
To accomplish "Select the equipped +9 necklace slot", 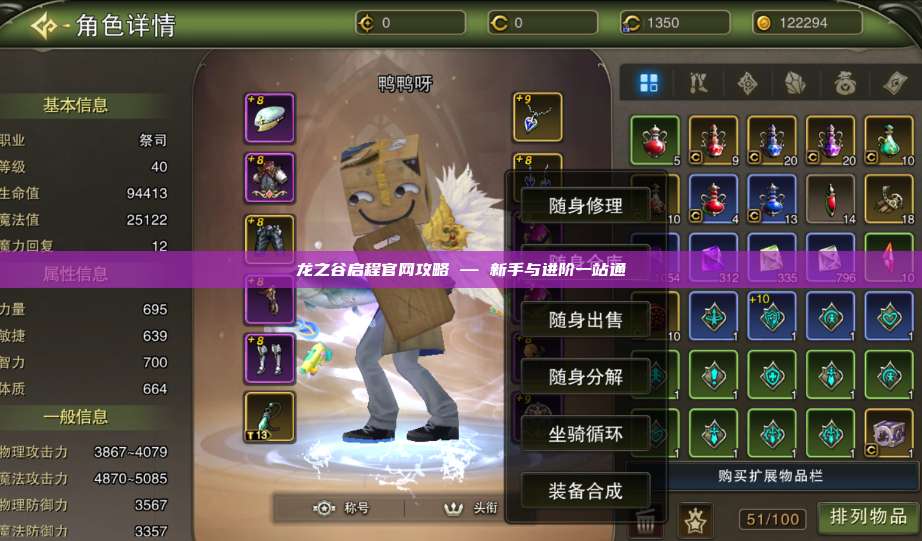I will coord(537,118).
